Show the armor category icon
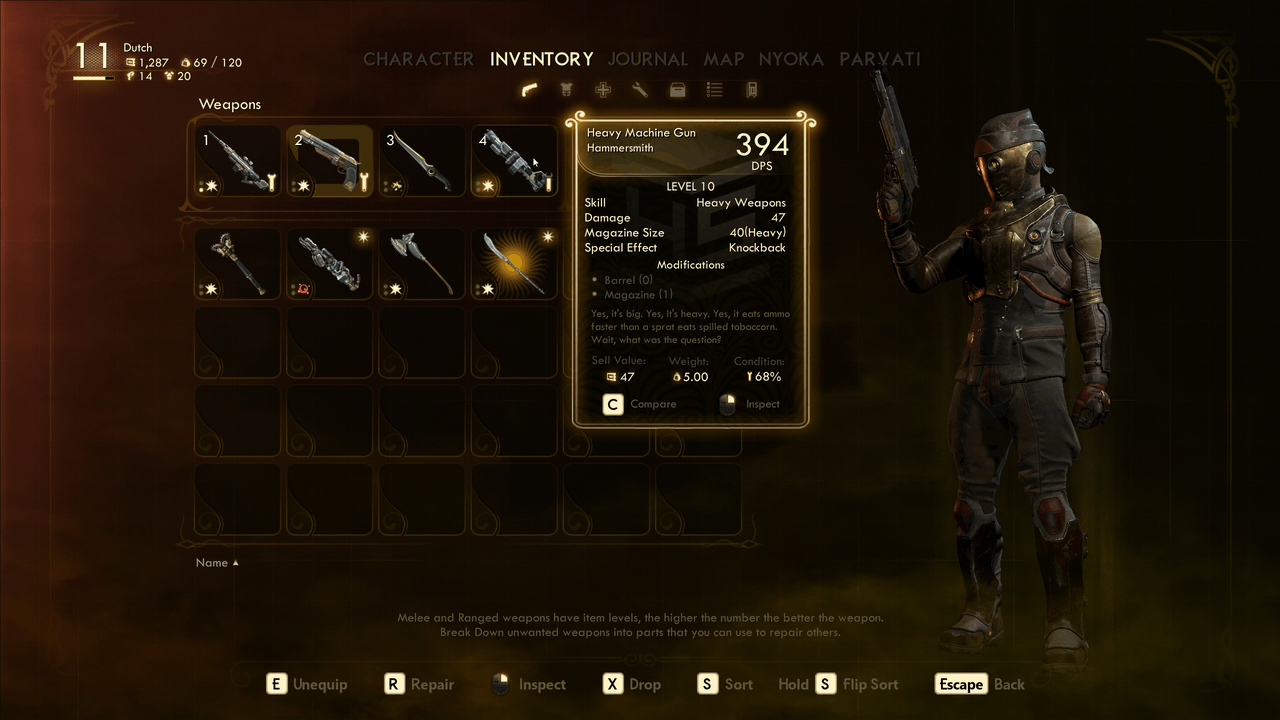Image resolution: width=1280 pixels, height=720 pixels. pos(567,90)
